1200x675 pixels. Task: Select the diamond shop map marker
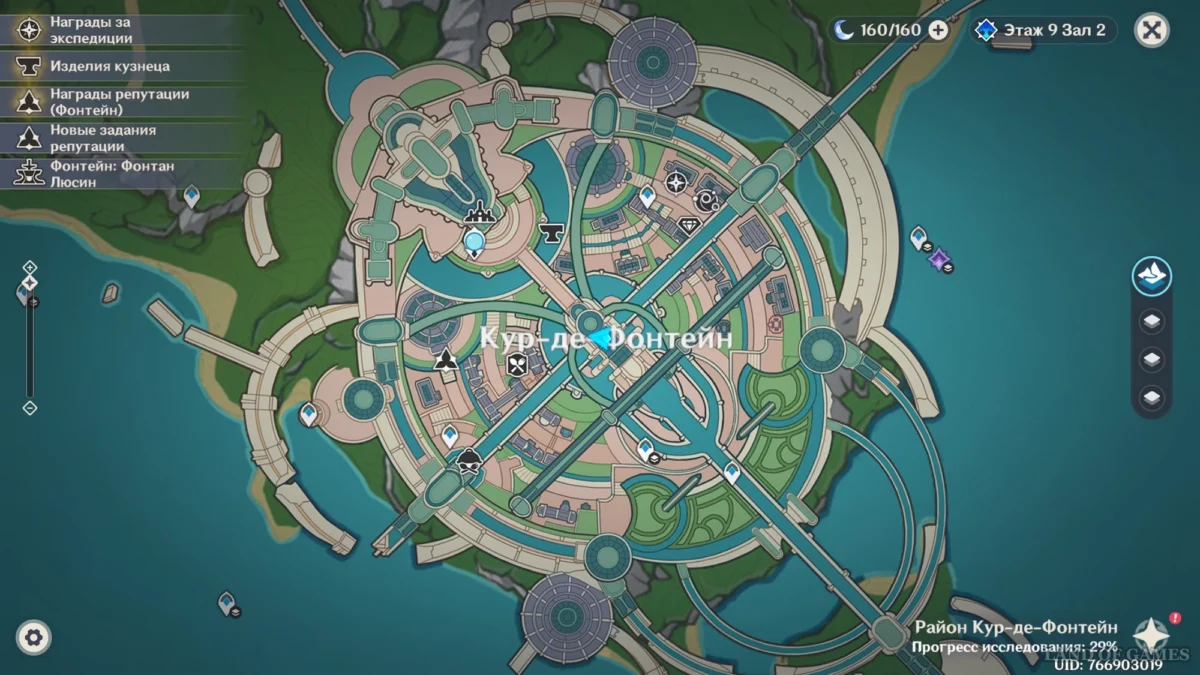(x=688, y=226)
